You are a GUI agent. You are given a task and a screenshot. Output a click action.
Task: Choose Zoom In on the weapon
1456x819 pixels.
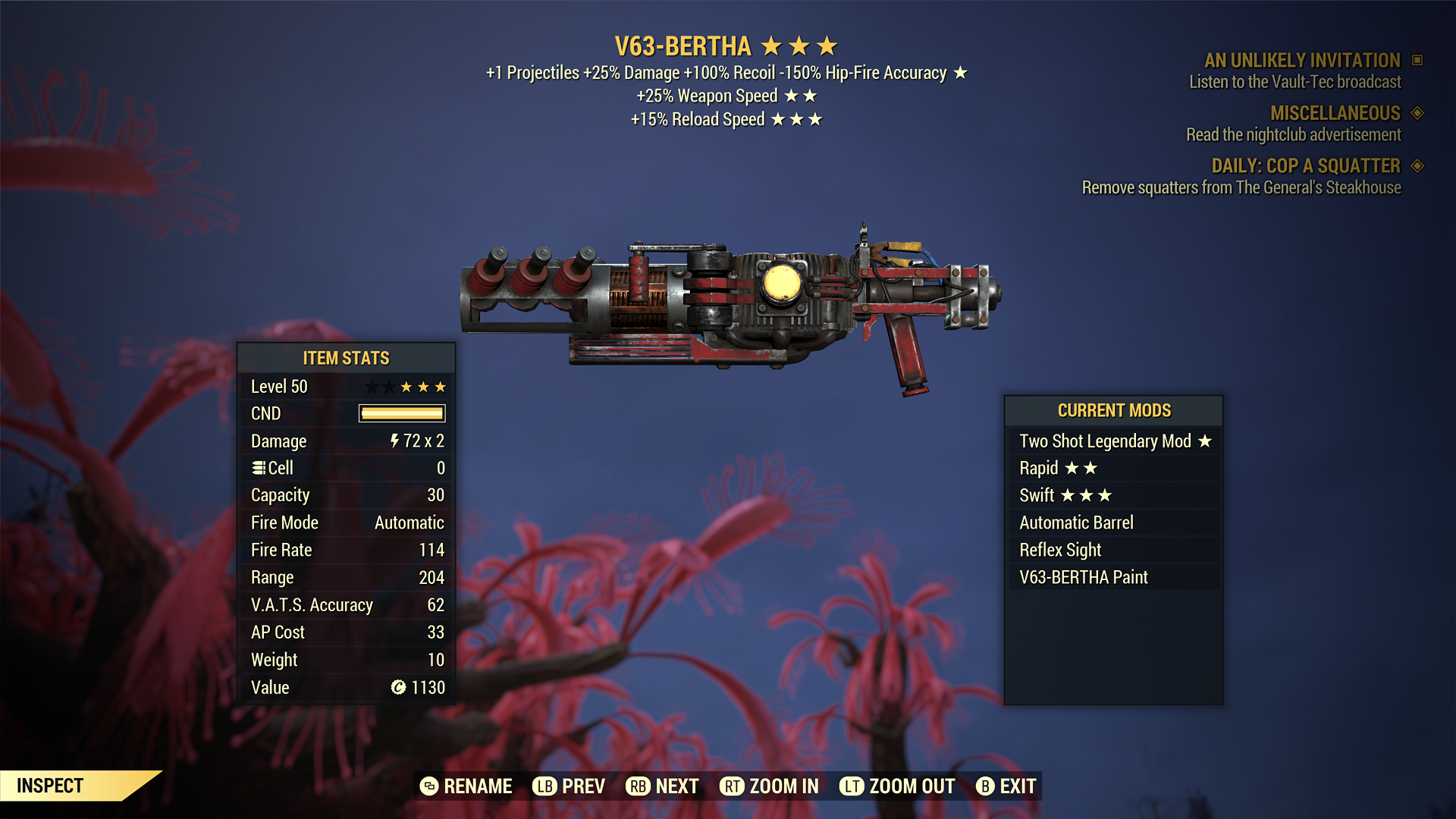(x=769, y=786)
